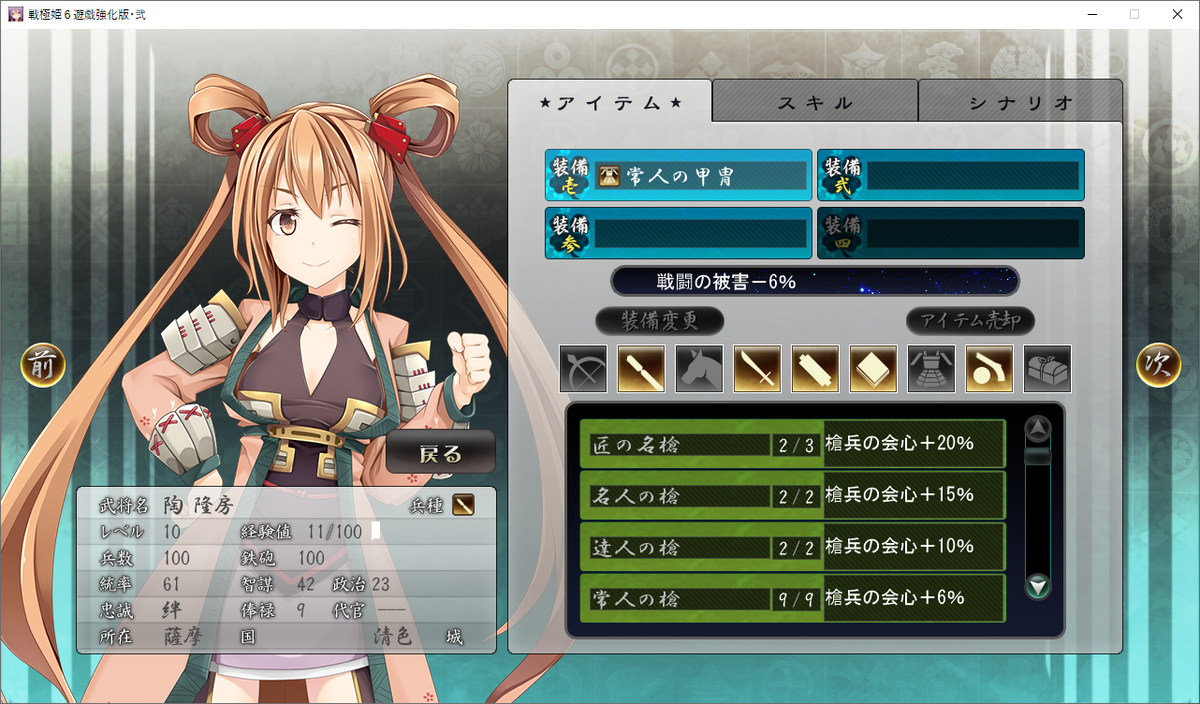
Task: Choose the armor item category icon
Action: pyautogui.click(x=931, y=369)
